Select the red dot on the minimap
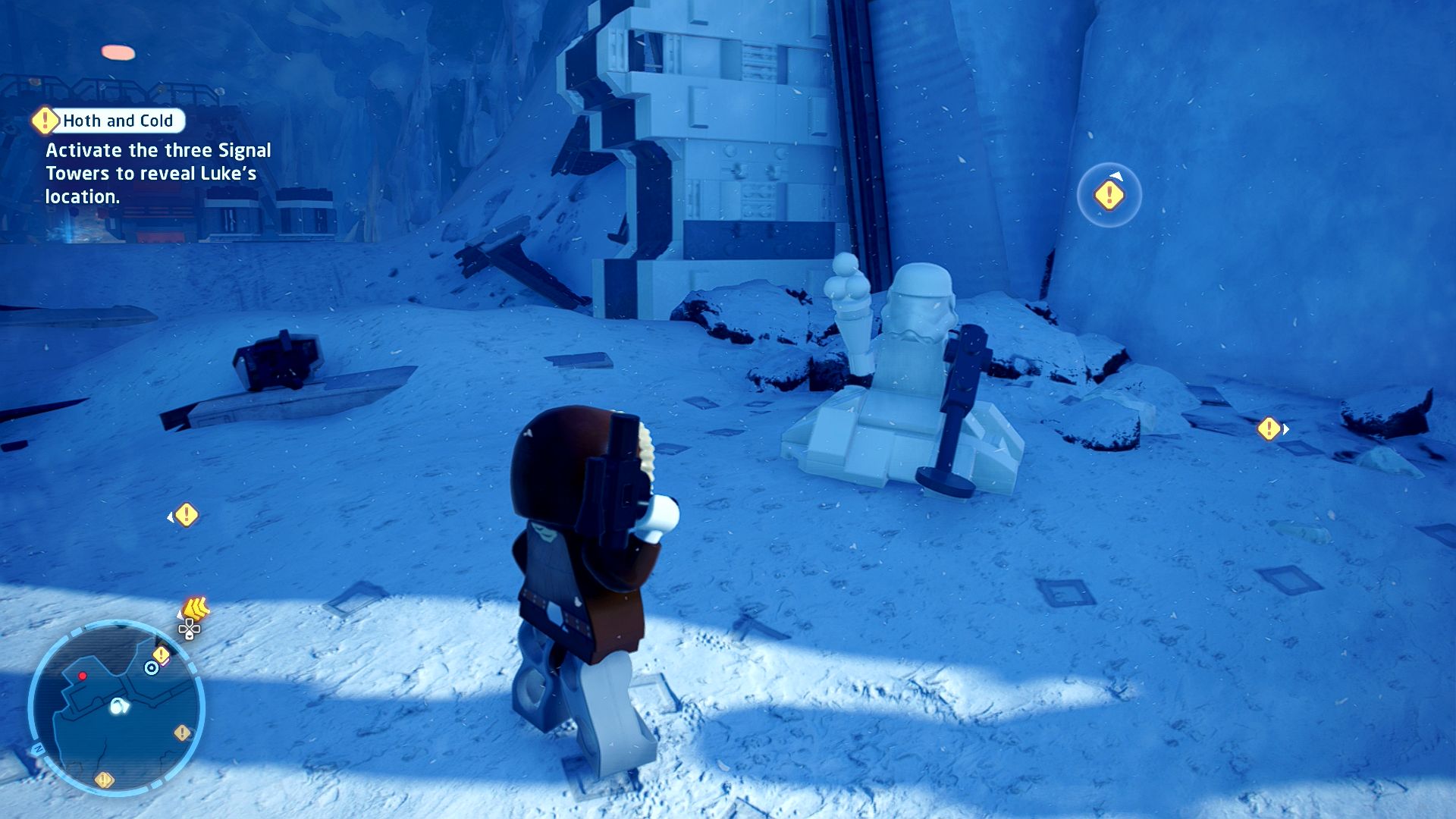 pos(83,676)
